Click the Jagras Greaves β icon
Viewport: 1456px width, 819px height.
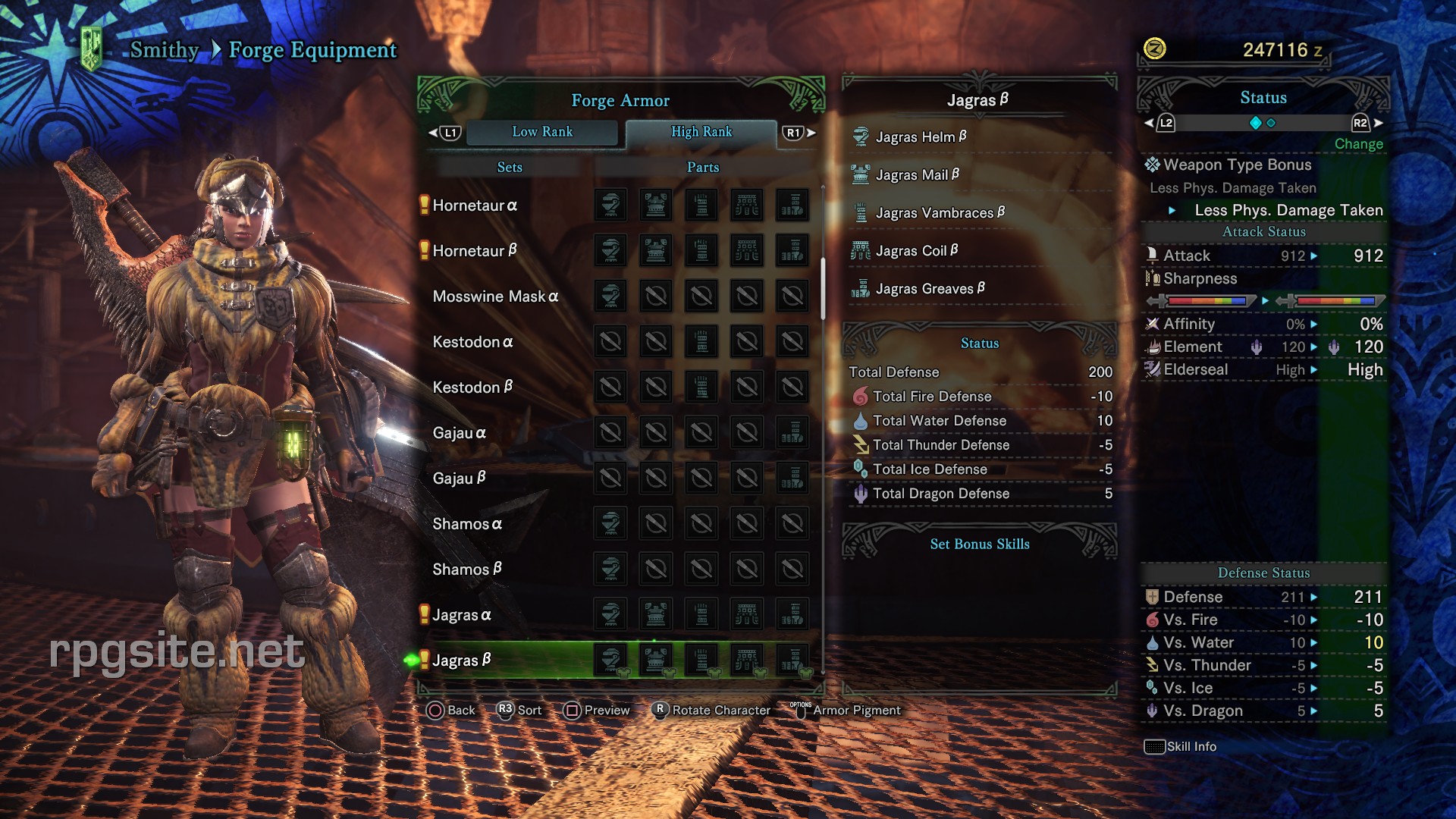(861, 288)
